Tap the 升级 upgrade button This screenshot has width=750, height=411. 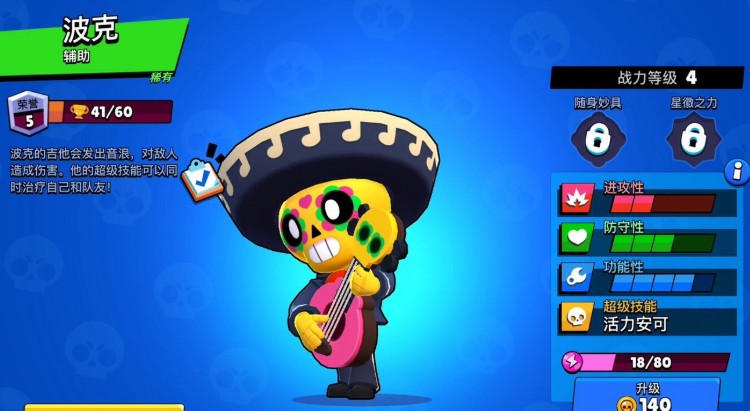(646, 394)
